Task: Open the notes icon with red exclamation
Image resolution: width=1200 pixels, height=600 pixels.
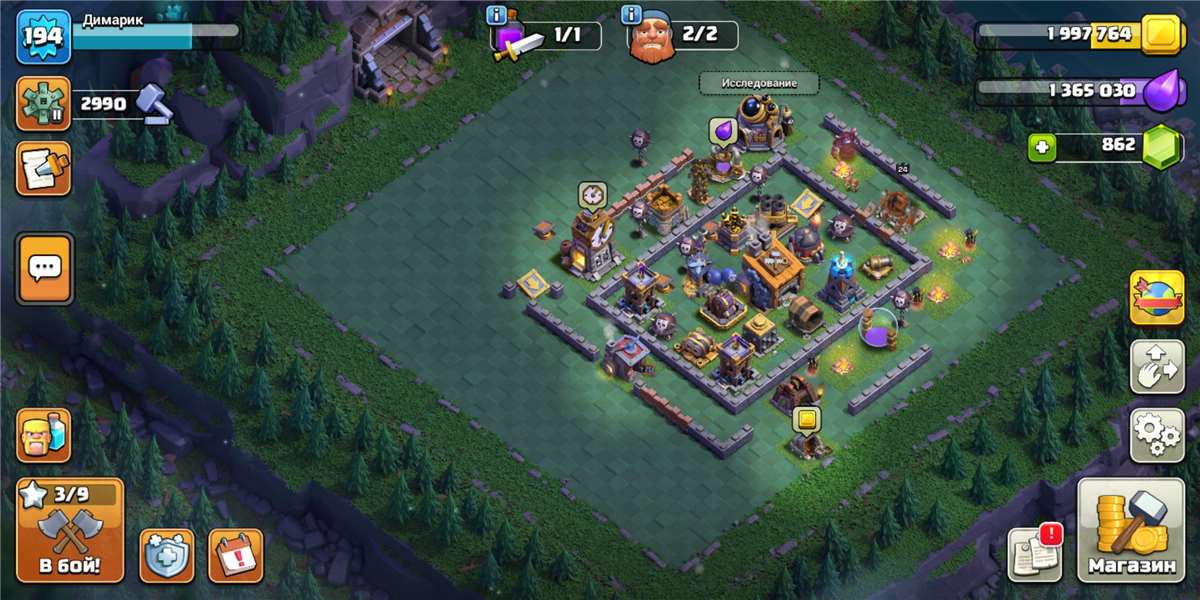Action: 1034,553
